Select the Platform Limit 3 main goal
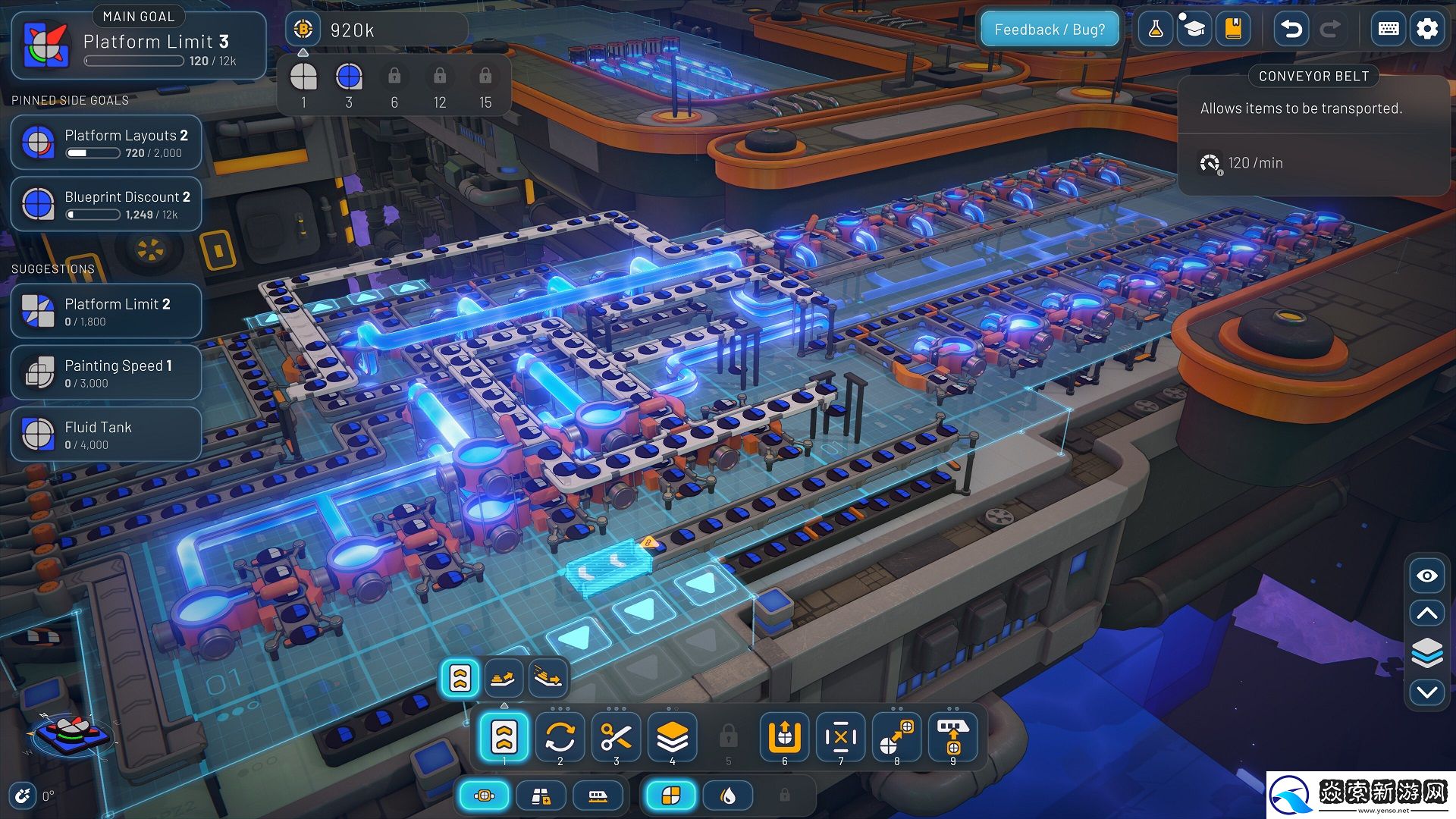This screenshot has height=819, width=1456. point(139,45)
